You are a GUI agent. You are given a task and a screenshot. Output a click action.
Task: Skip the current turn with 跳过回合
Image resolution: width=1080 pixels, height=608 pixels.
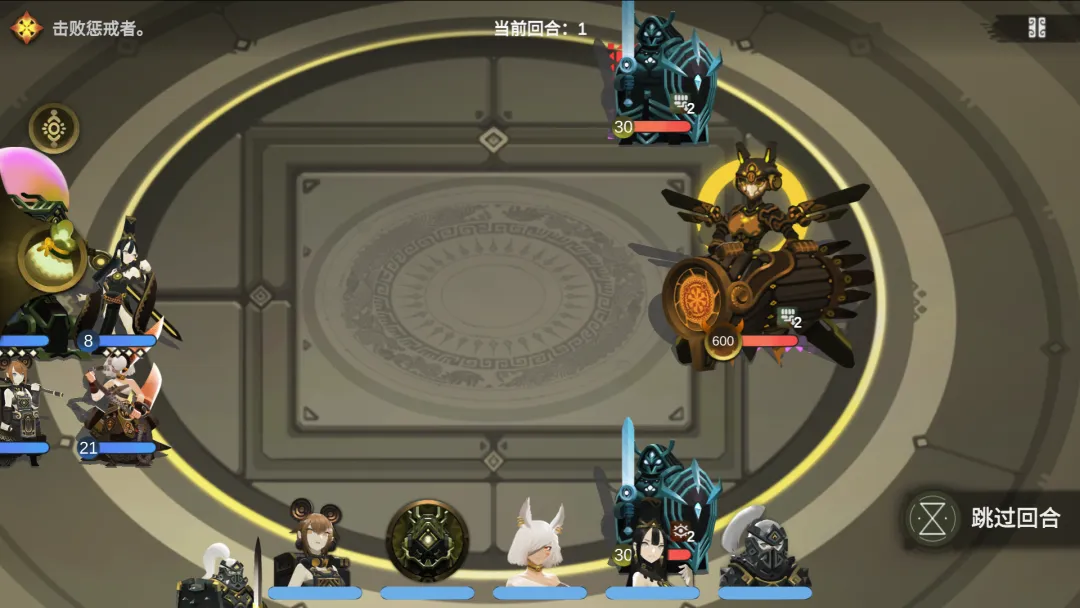990,518
